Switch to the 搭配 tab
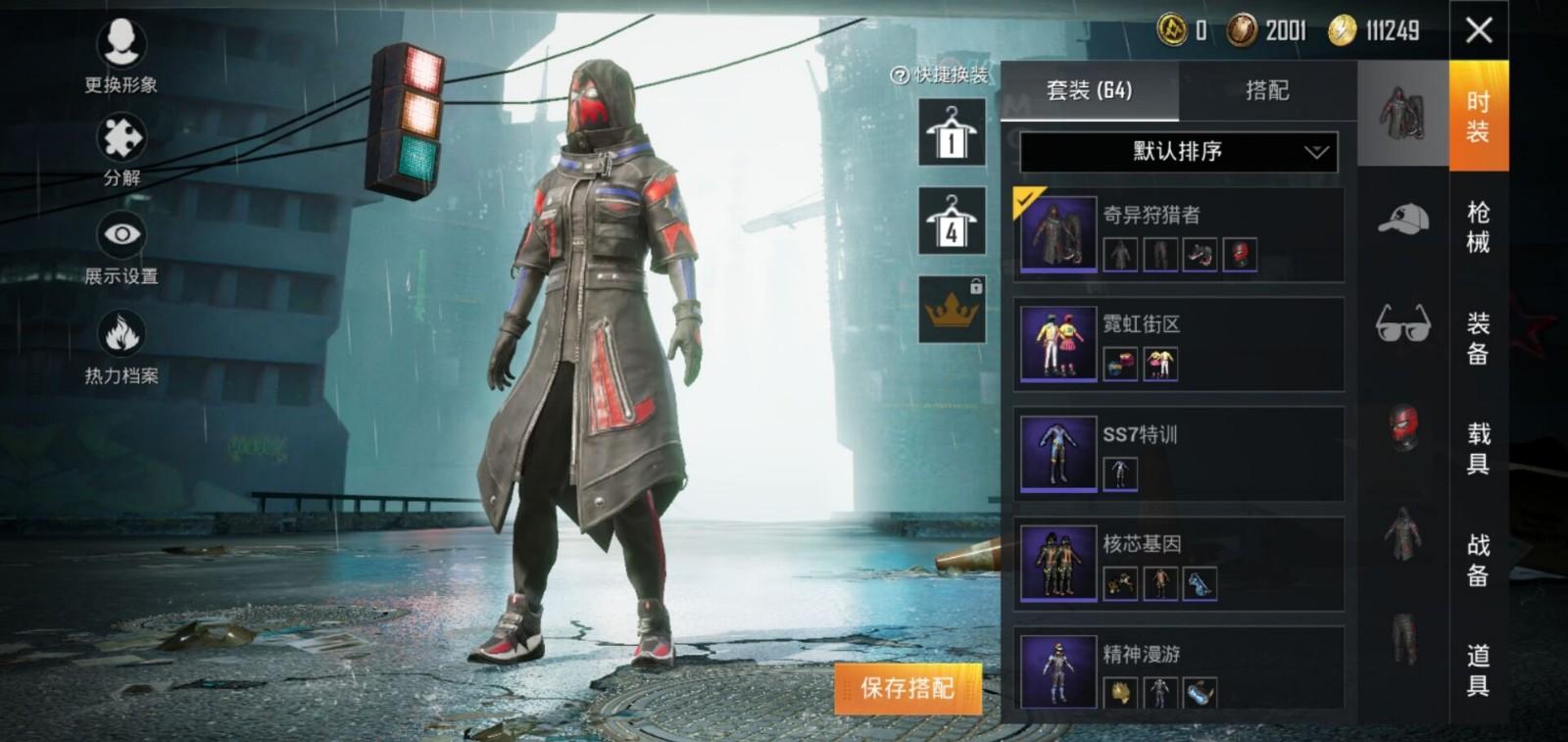 point(1266,91)
